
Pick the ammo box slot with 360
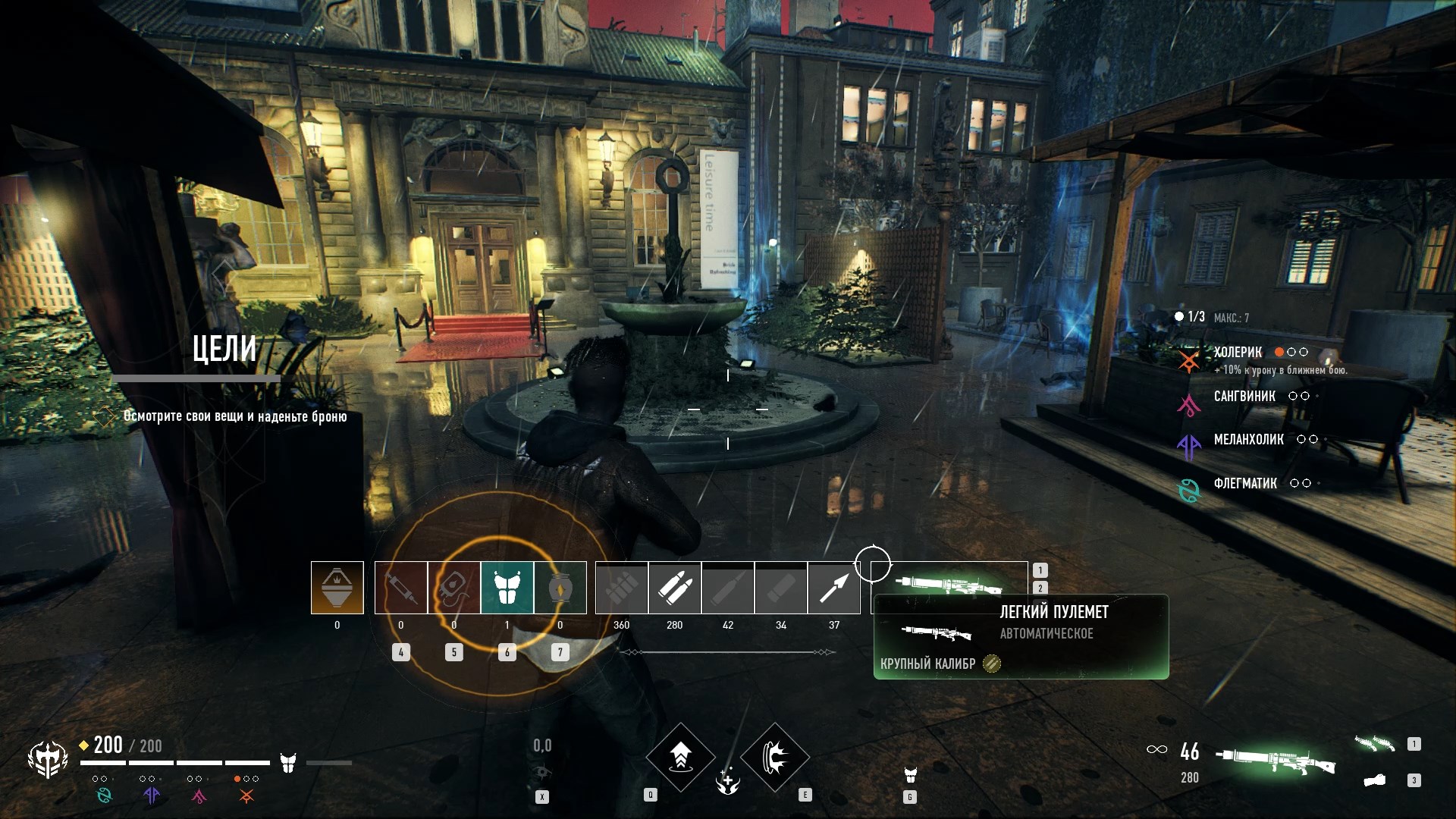point(622,588)
